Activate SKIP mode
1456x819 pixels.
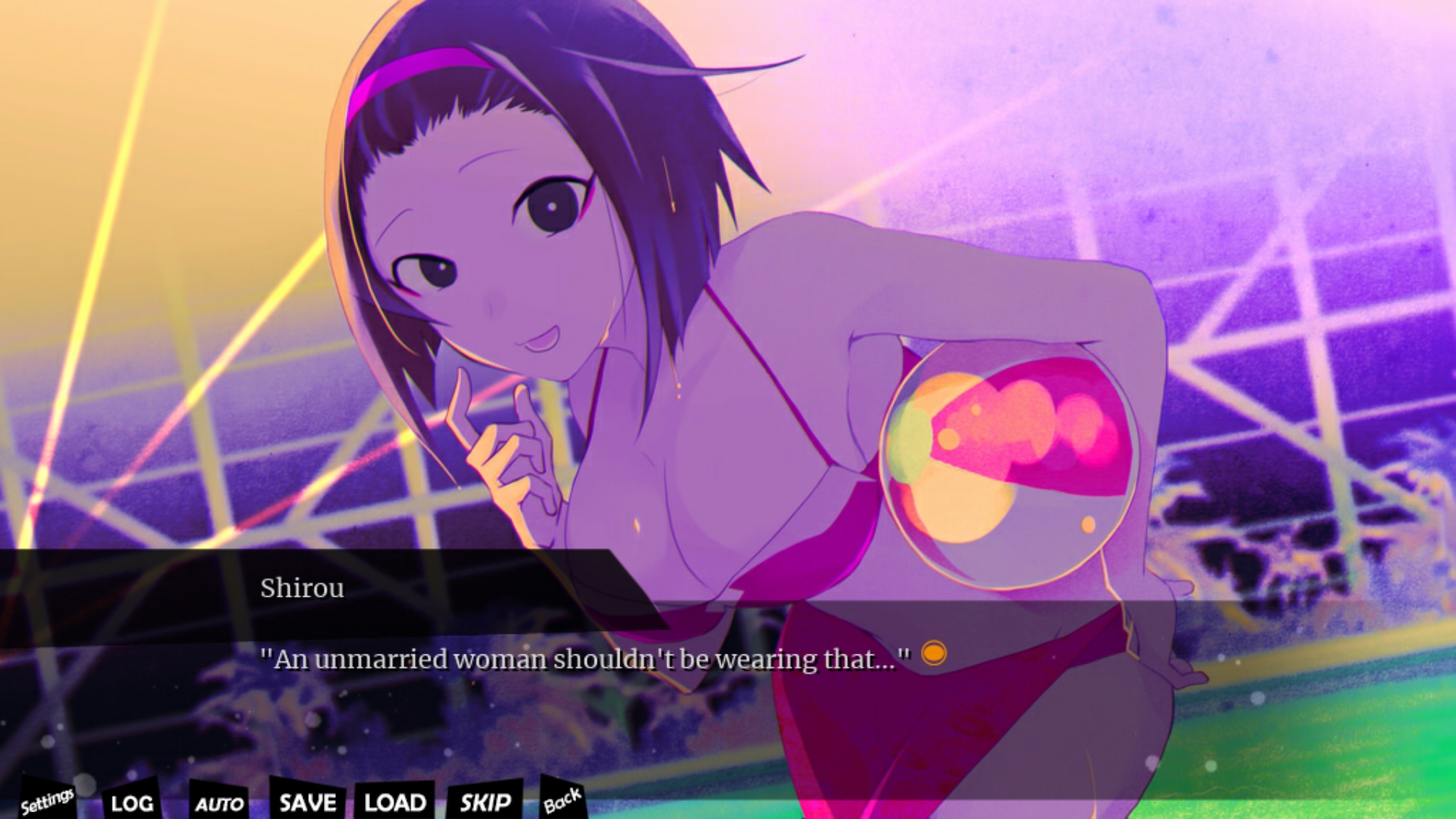(x=485, y=802)
